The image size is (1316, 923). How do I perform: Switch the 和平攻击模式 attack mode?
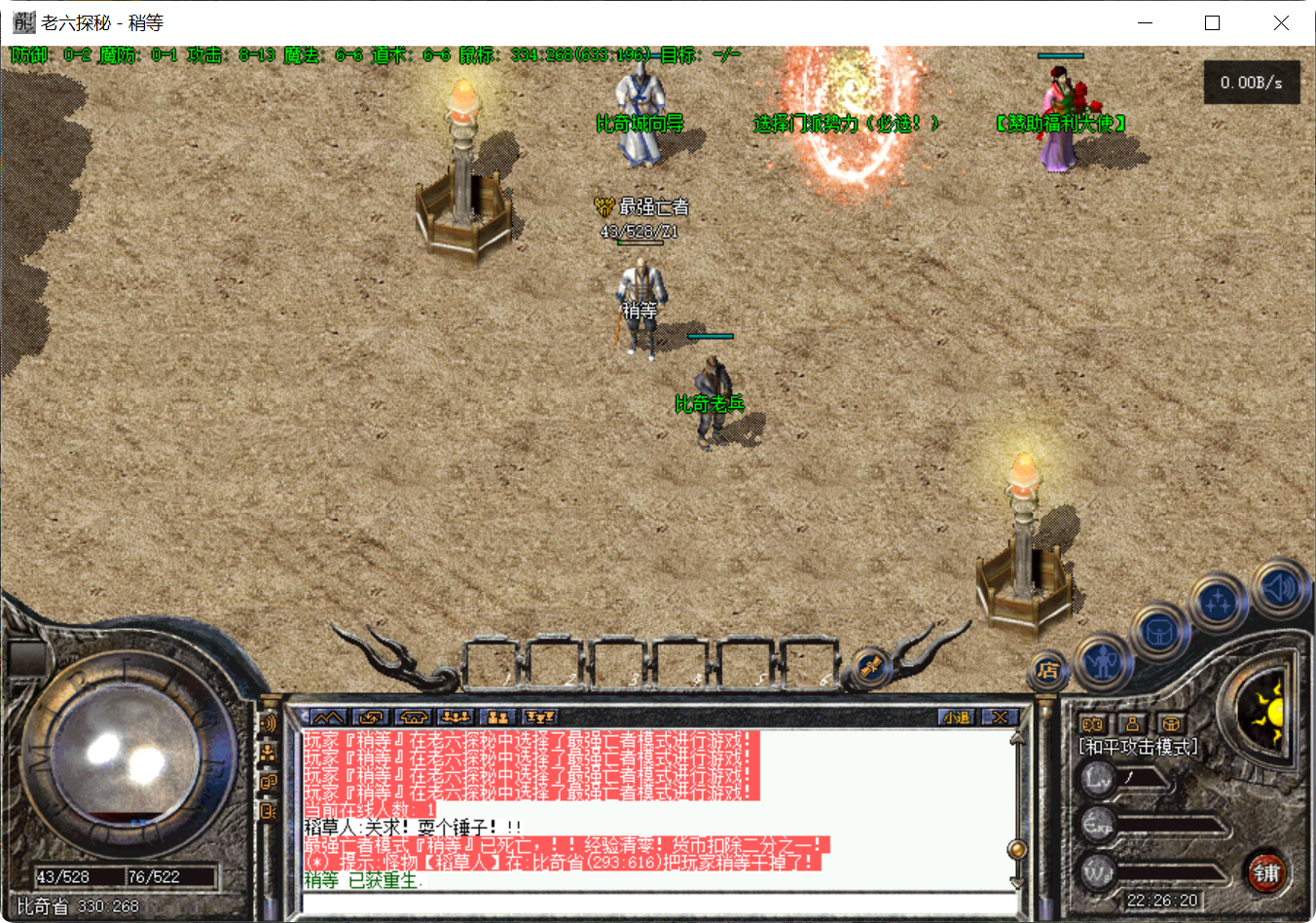tap(1137, 745)
